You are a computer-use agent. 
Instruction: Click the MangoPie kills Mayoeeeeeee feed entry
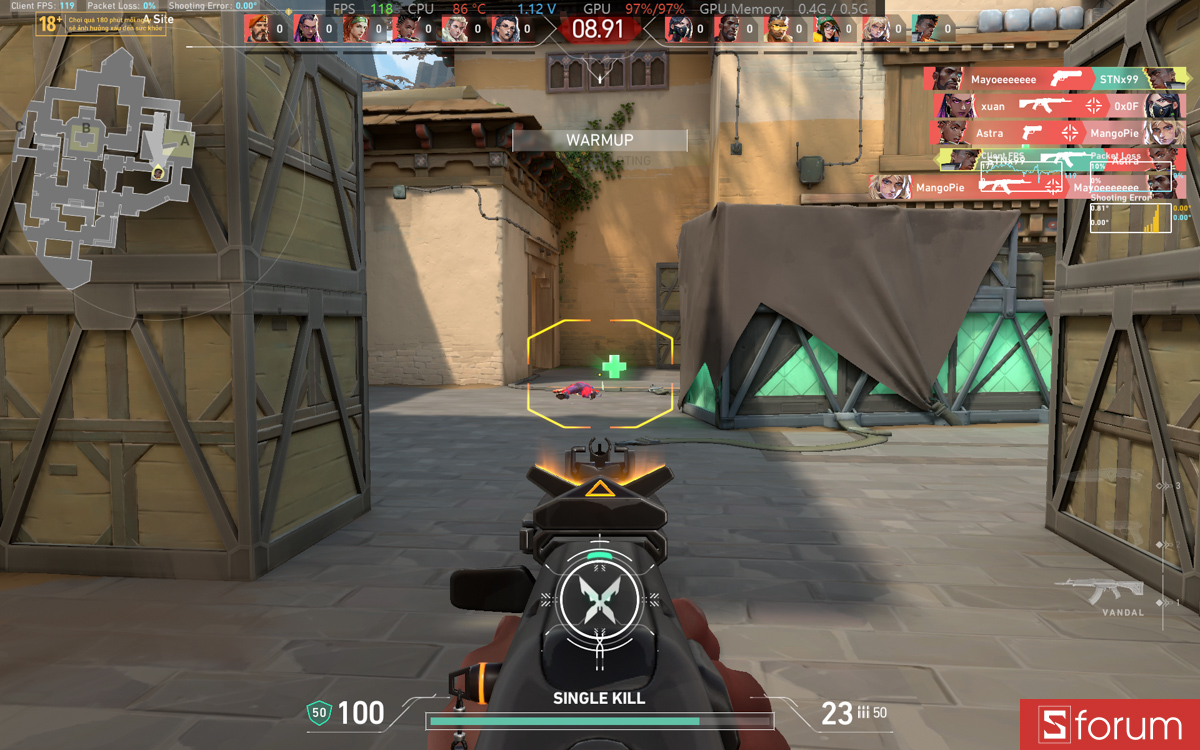point(1025,187)
